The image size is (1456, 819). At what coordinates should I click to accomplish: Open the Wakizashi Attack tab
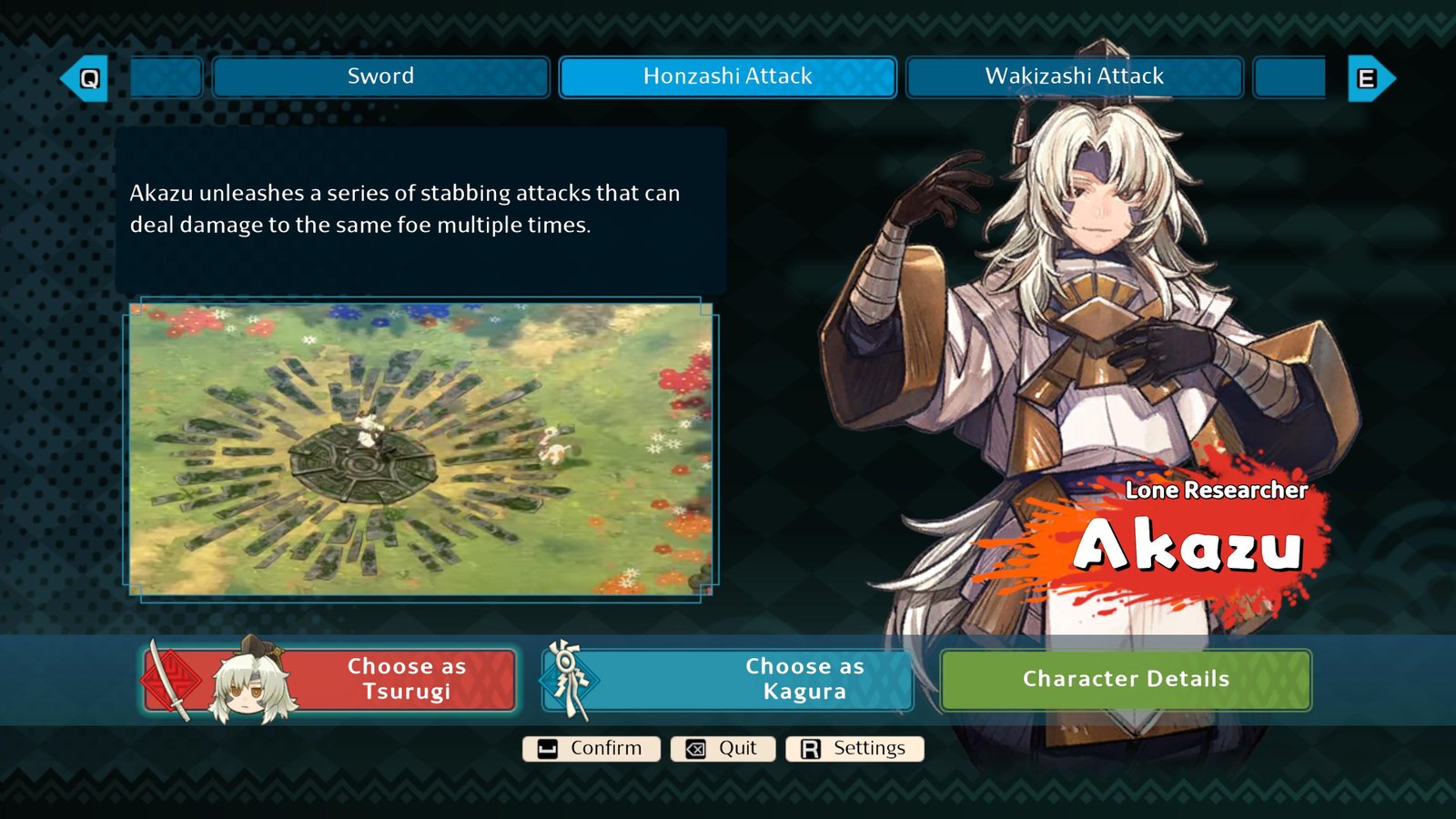point(1074,76)
